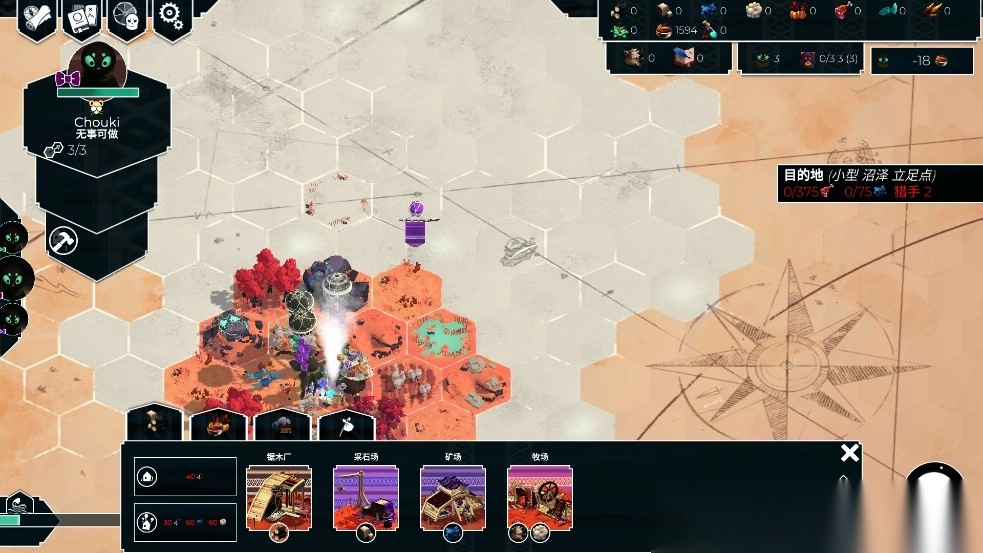The height and width of the screenshot is (553, 983).
Task: Choose the 采石场 quarry building card
Action: (x=365, y=497)
